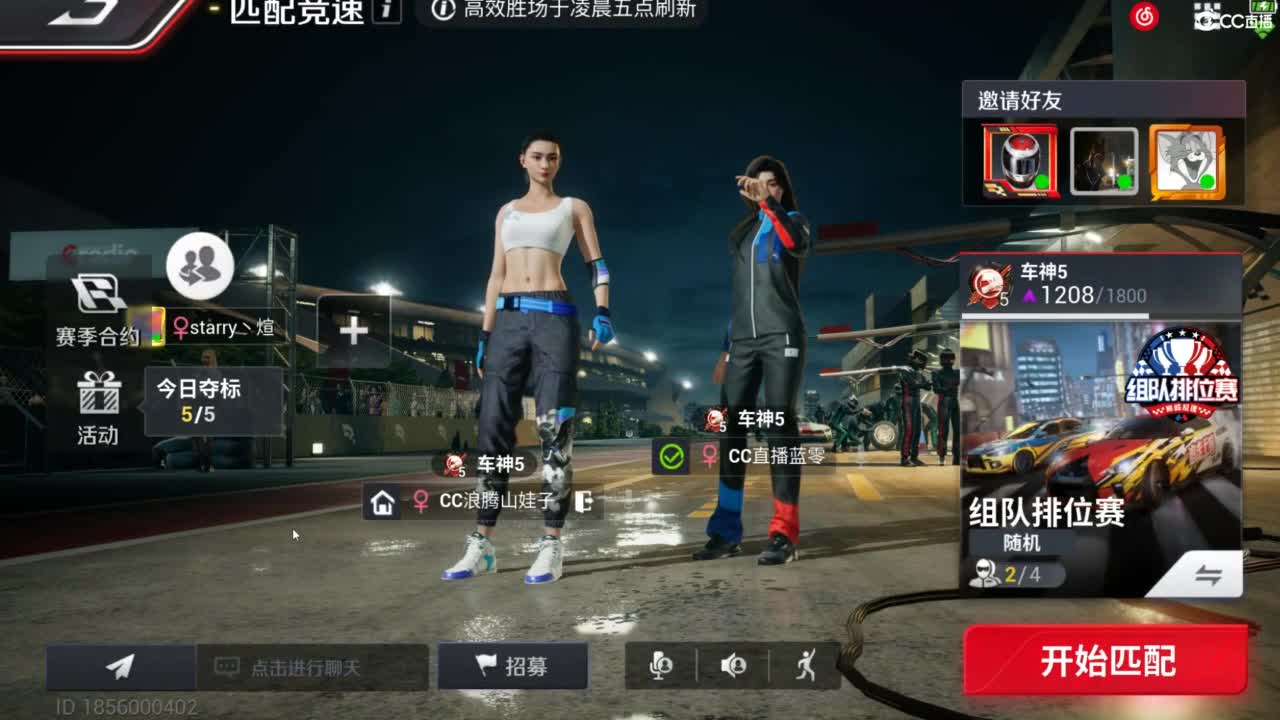Mute the voice microphone

660,662
